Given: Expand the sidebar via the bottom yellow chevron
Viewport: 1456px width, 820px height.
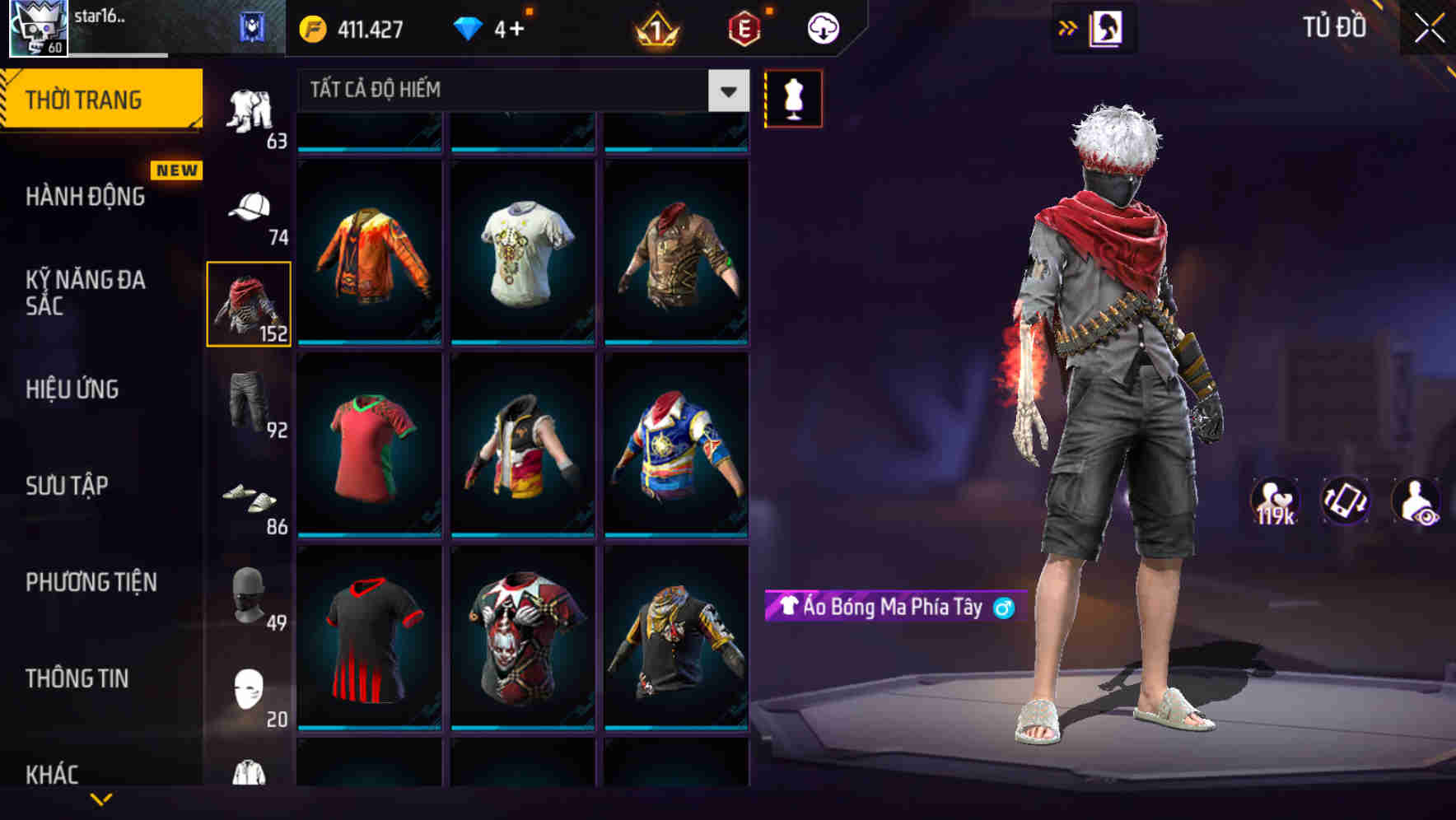Looking at the screenshot, I should coord(101,797).
